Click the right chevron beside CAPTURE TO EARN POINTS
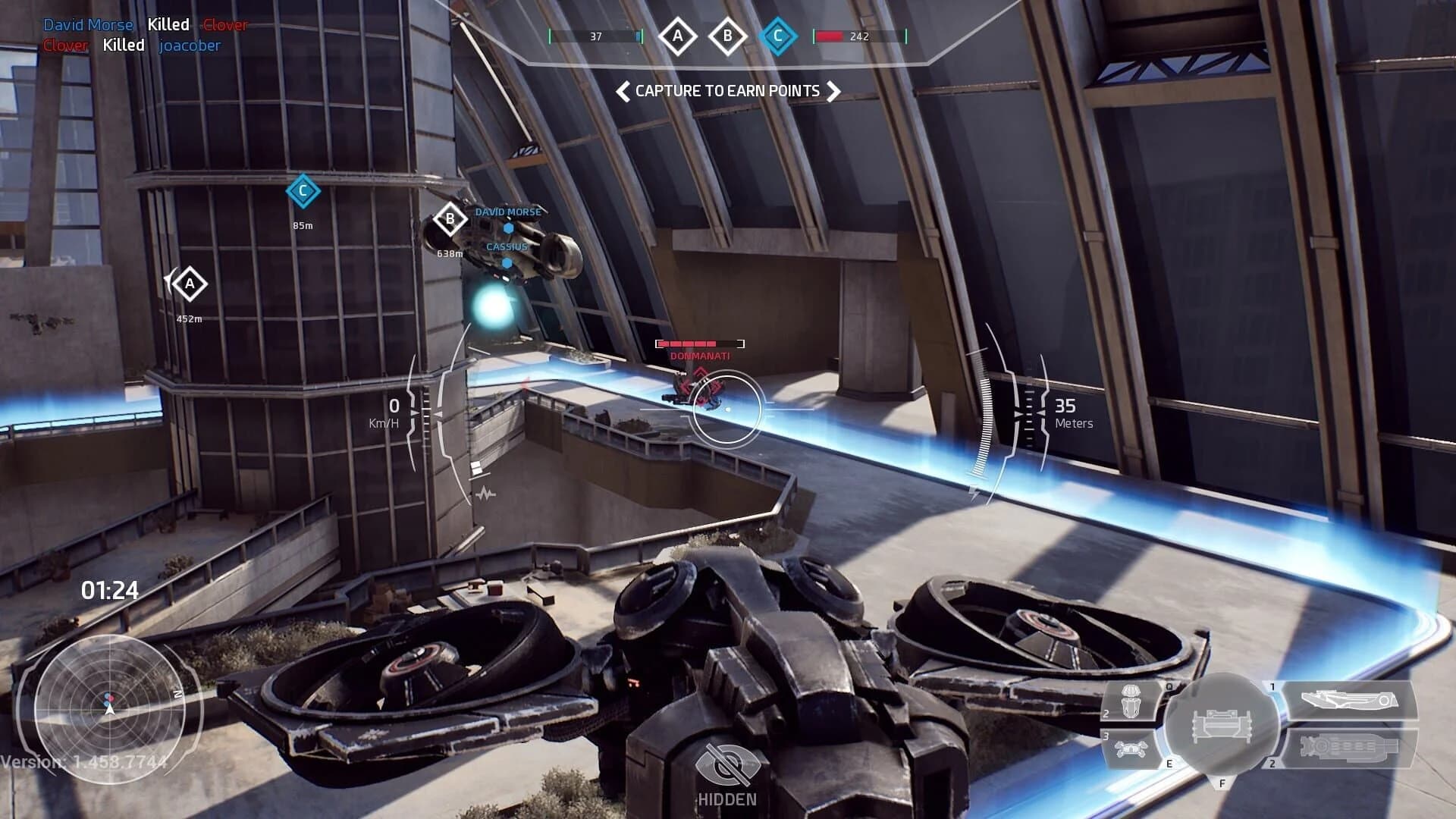 click(x=836, y=91)
